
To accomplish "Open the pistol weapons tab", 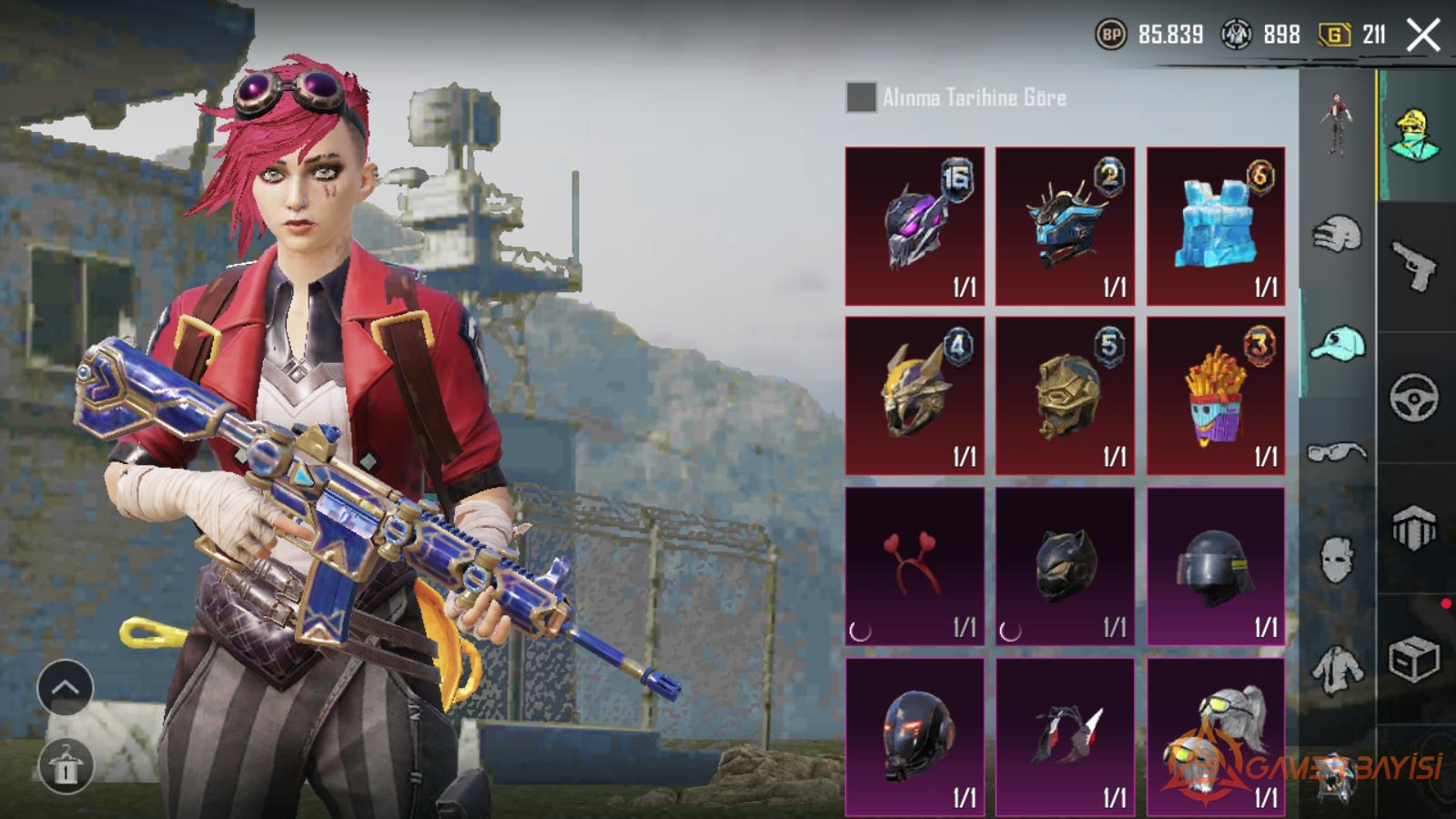I will [x=1414, y=266].
